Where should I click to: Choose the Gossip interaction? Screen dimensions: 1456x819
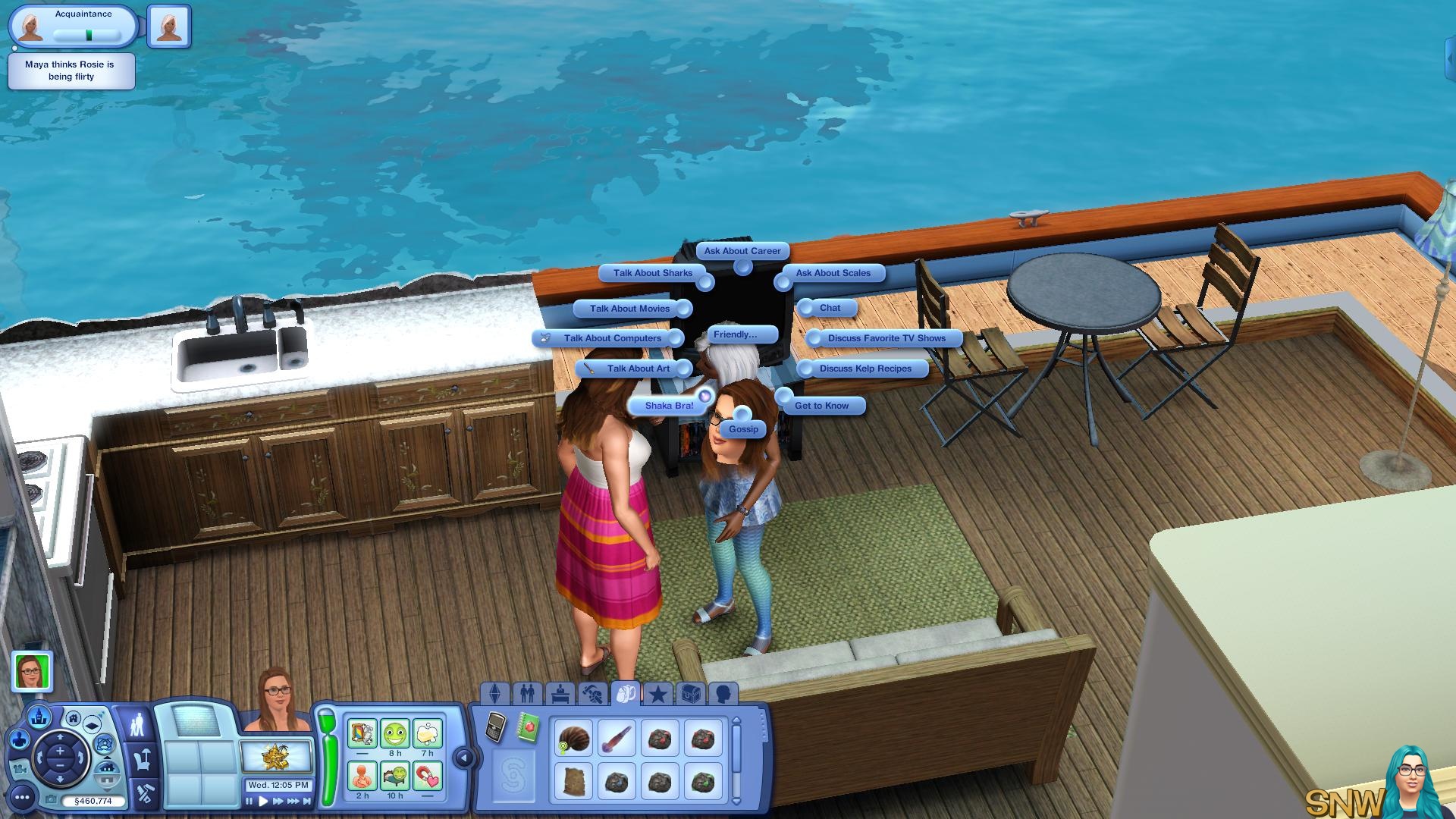[743, 429]
